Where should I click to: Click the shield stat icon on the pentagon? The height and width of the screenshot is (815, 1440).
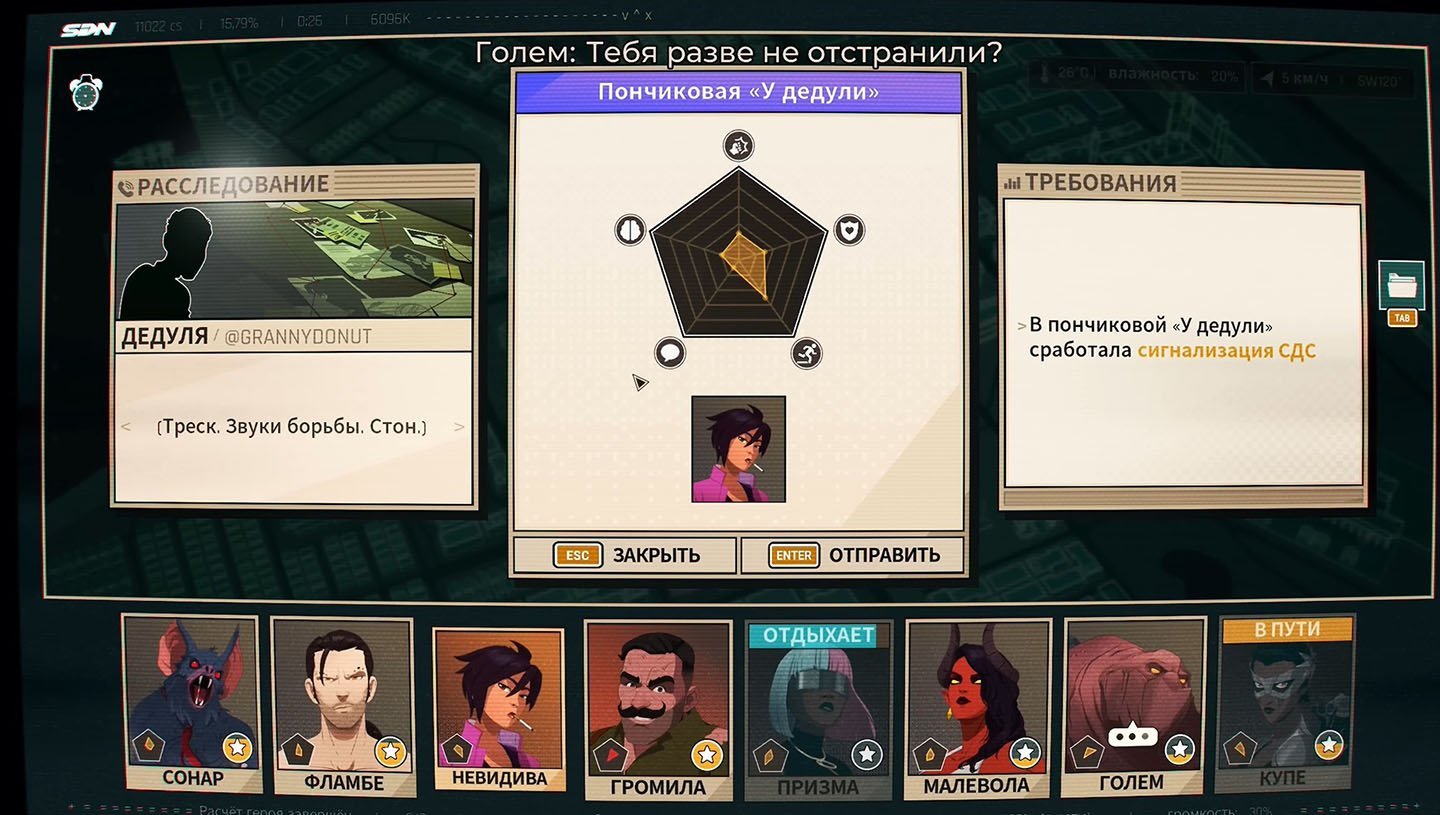tap(849, 231)
